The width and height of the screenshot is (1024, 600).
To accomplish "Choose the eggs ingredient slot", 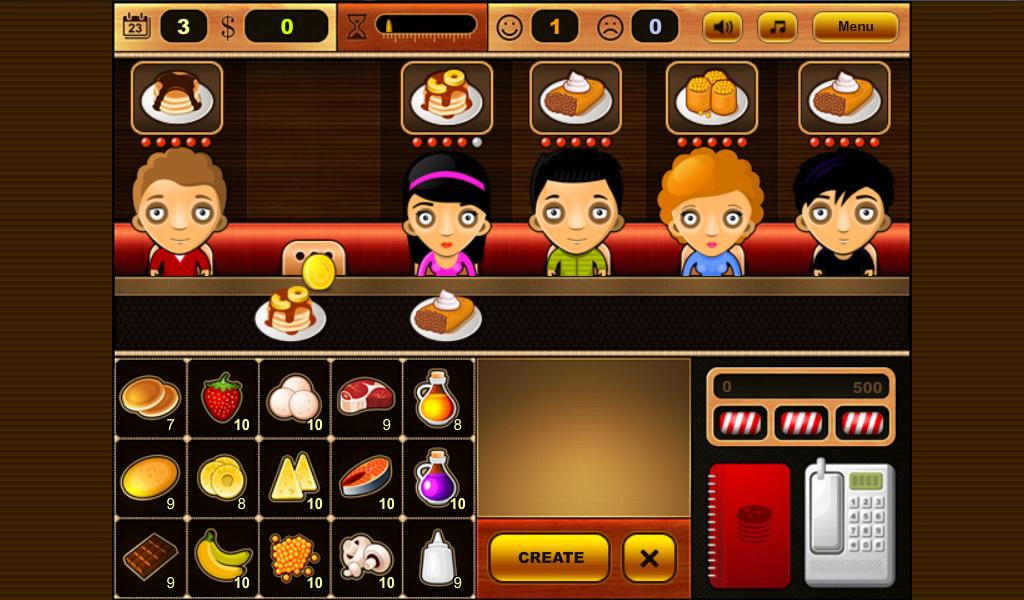I will 295,398.
